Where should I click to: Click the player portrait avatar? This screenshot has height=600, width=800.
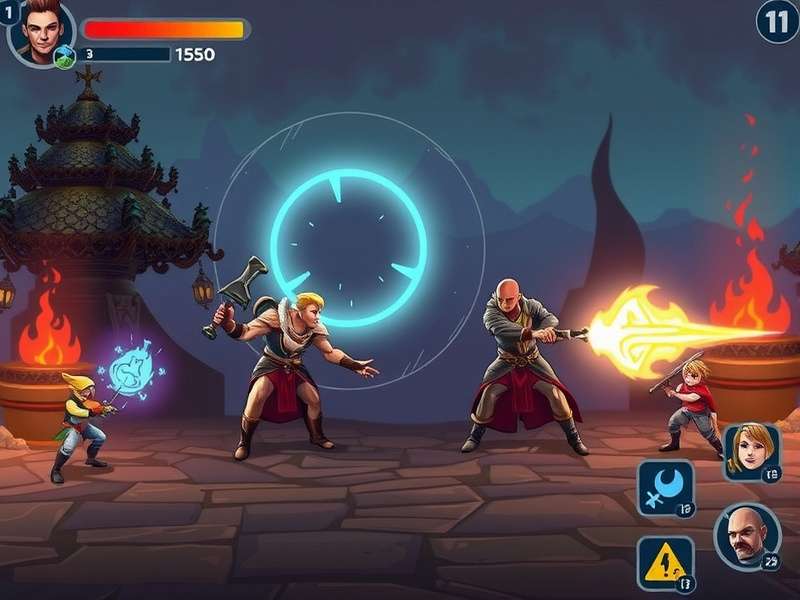click(x=40, y=30)
